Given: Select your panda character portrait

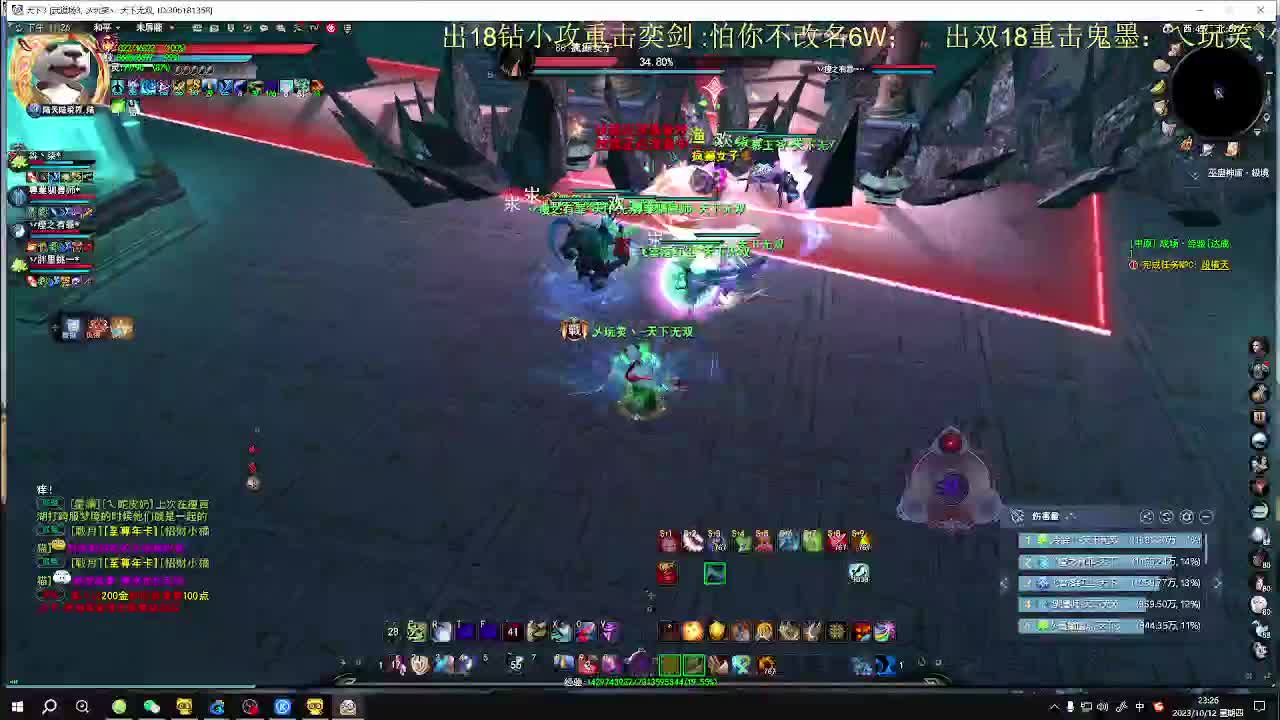Looking at the screenshot, I should click(58, 70).
